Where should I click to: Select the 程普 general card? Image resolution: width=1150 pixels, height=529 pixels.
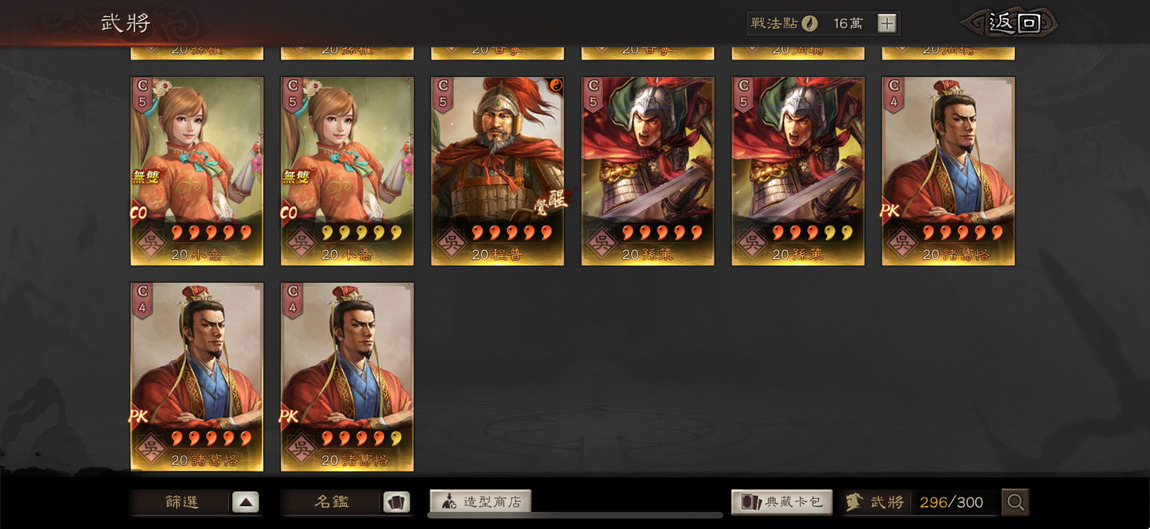tap(497, 170)
